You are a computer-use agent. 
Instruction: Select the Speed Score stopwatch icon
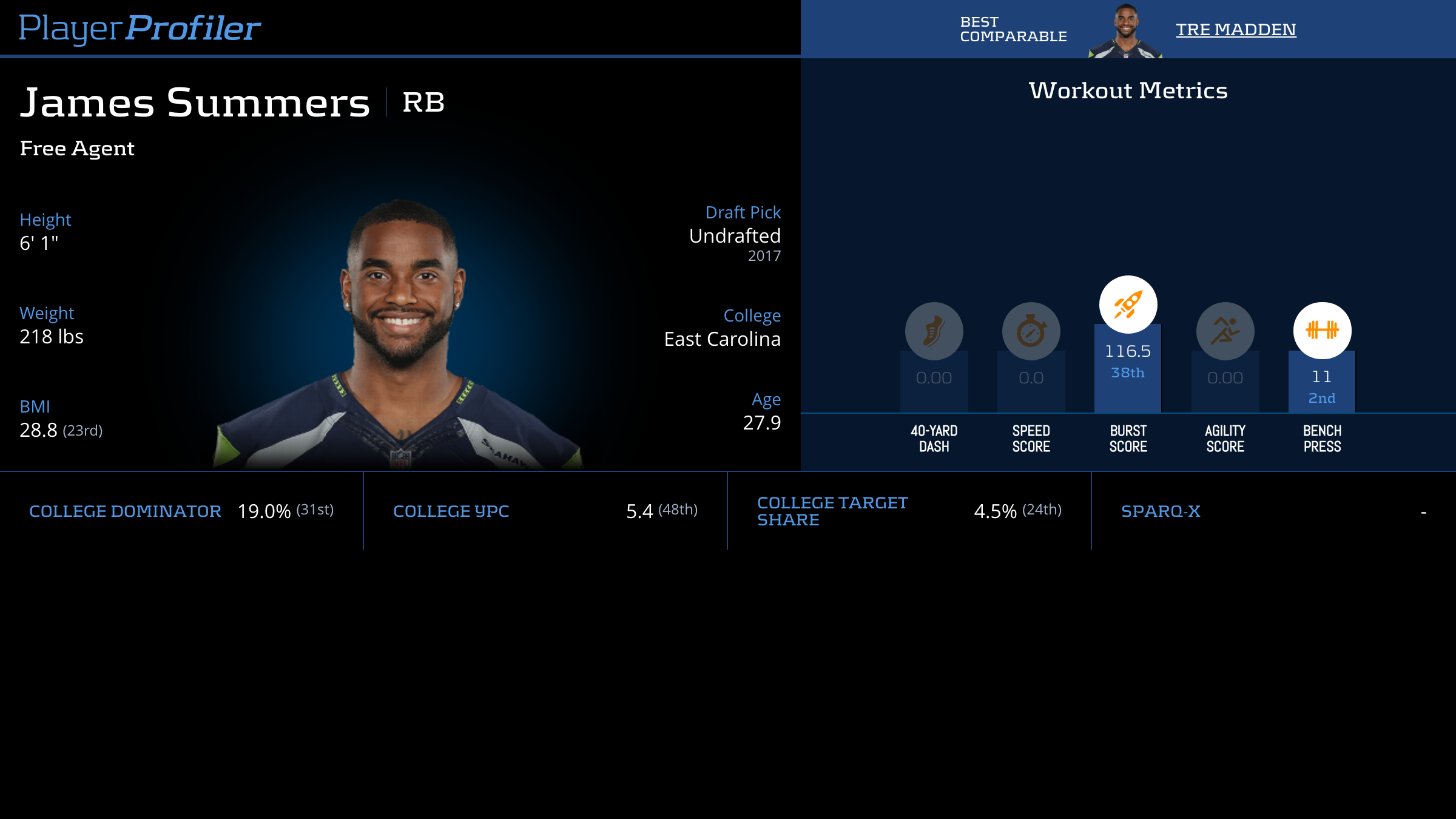click(x=1031, y=331)
